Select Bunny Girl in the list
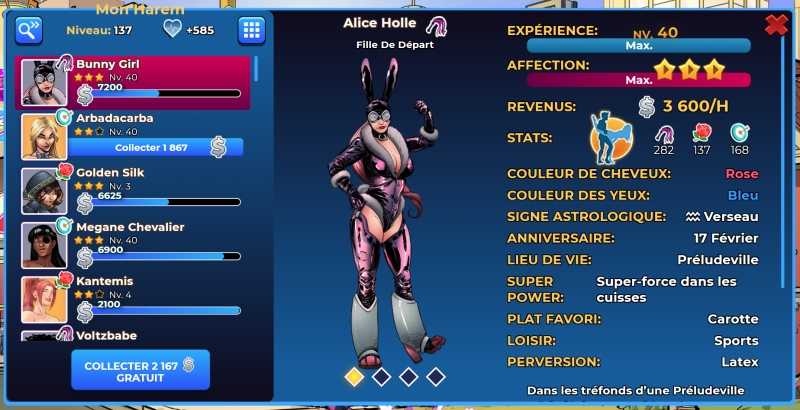The image size is (800, 410). [135, 82]
